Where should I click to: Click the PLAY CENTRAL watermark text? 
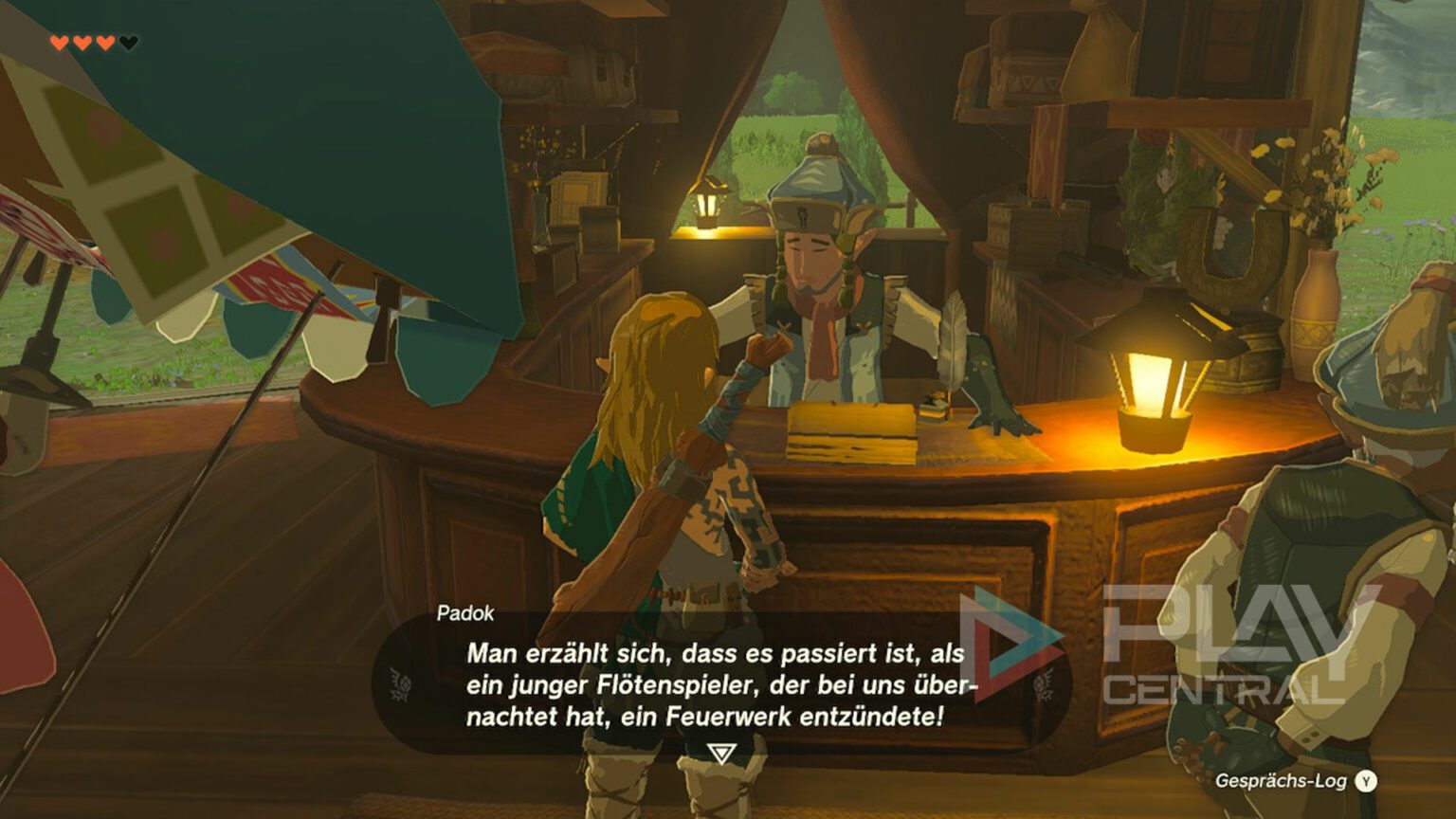click(x=1232, y=654)
